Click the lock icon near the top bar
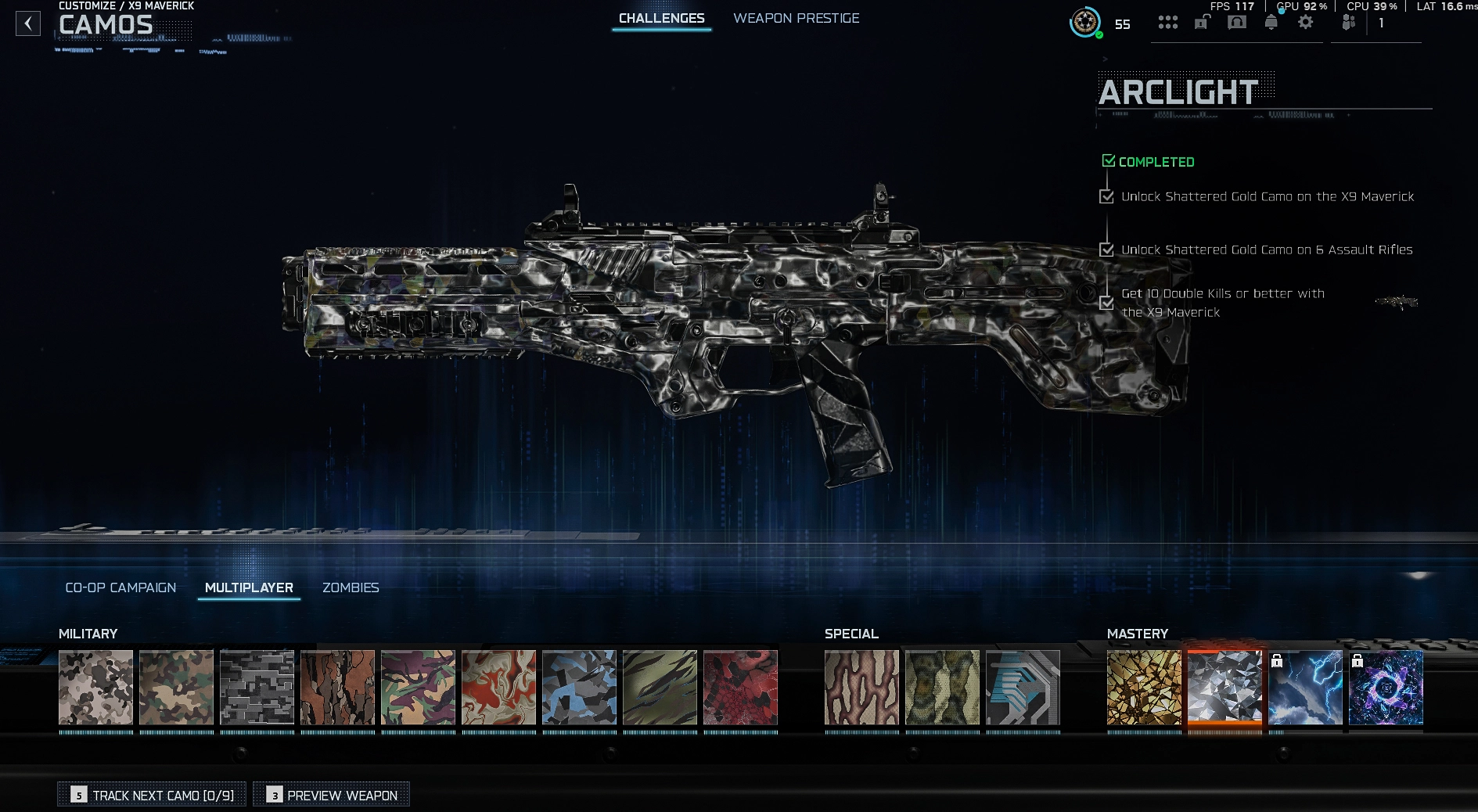 1202,23
